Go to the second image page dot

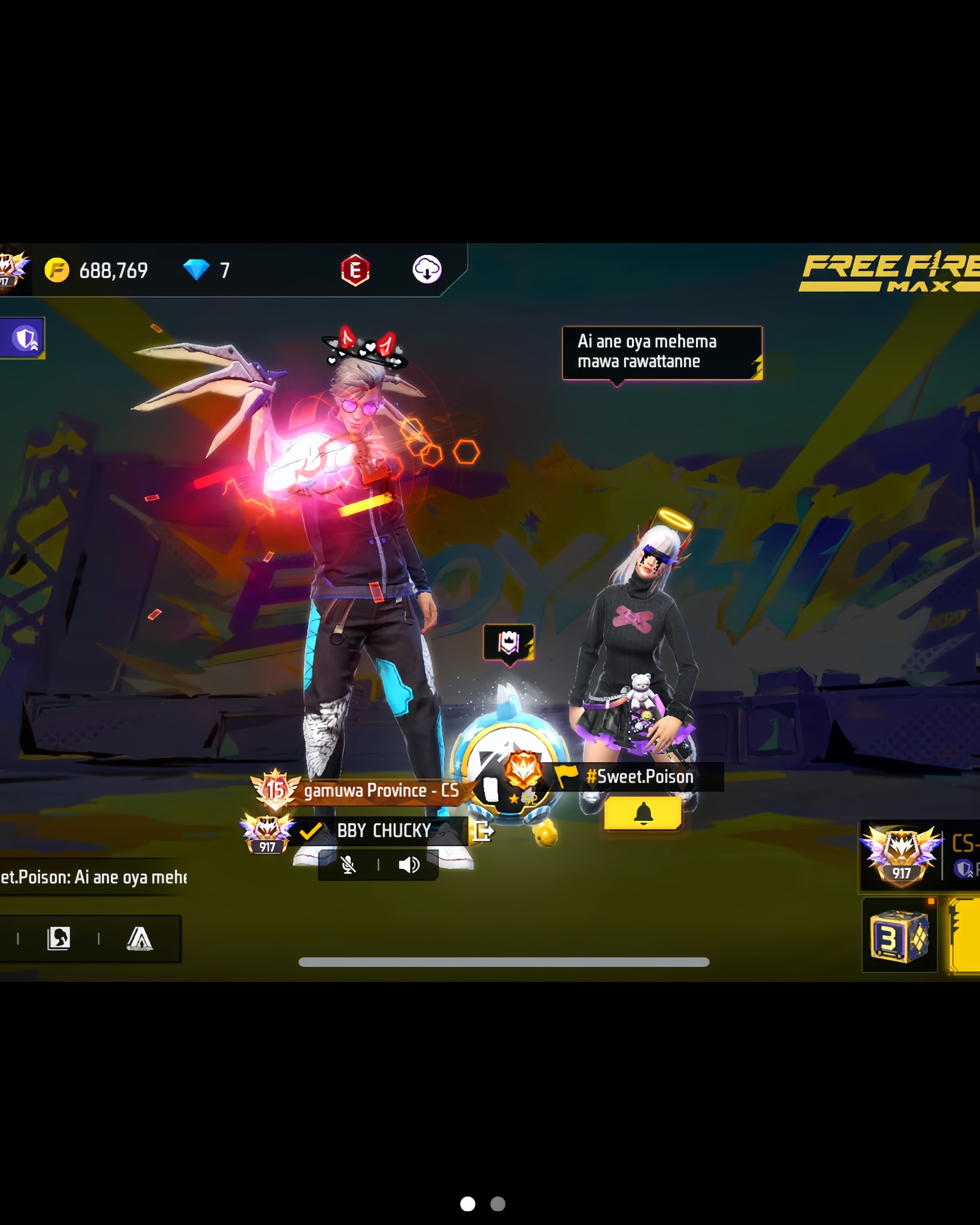(498, 1204)
